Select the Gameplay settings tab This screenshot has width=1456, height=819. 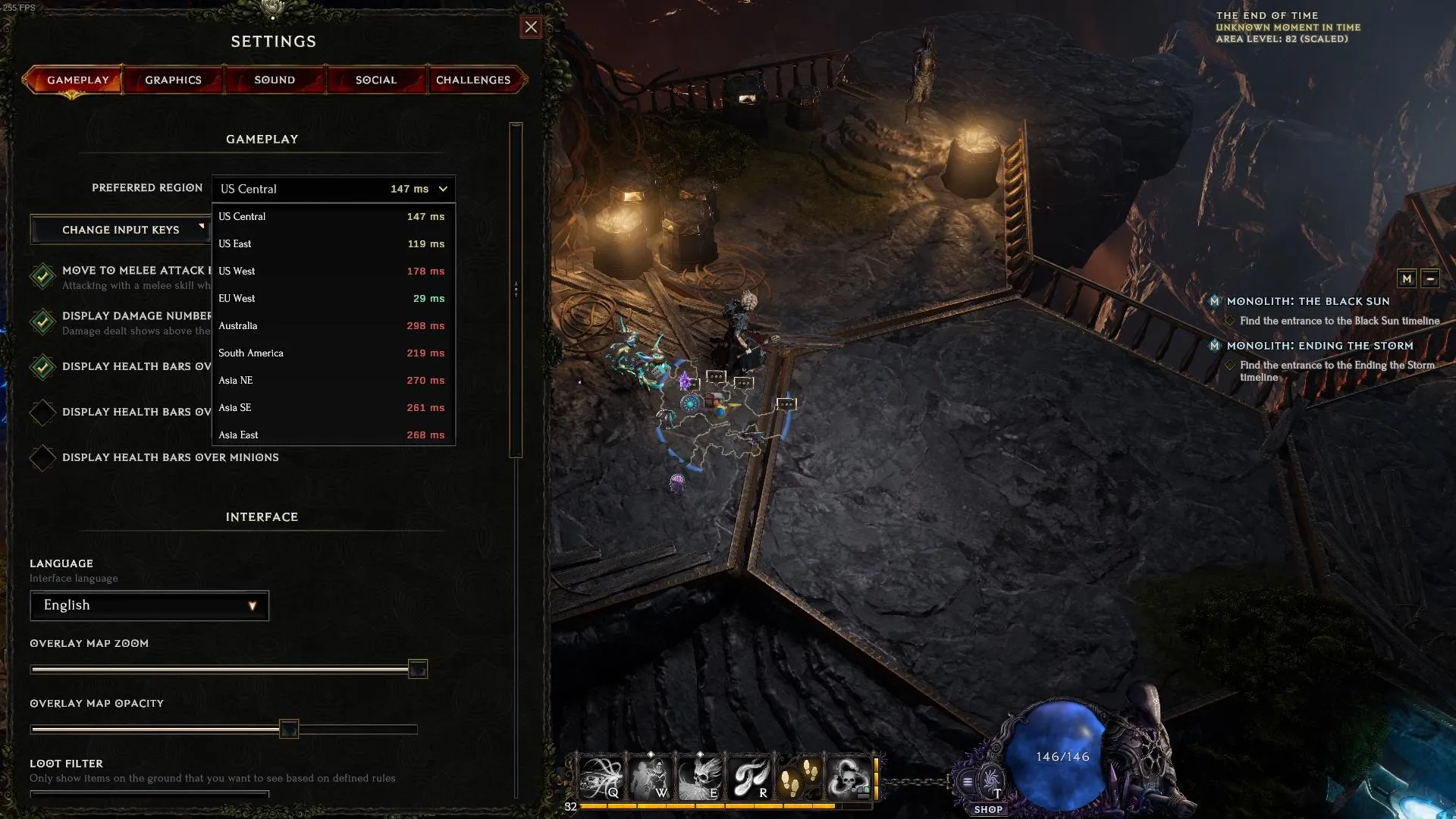click(x=77, y=80)
